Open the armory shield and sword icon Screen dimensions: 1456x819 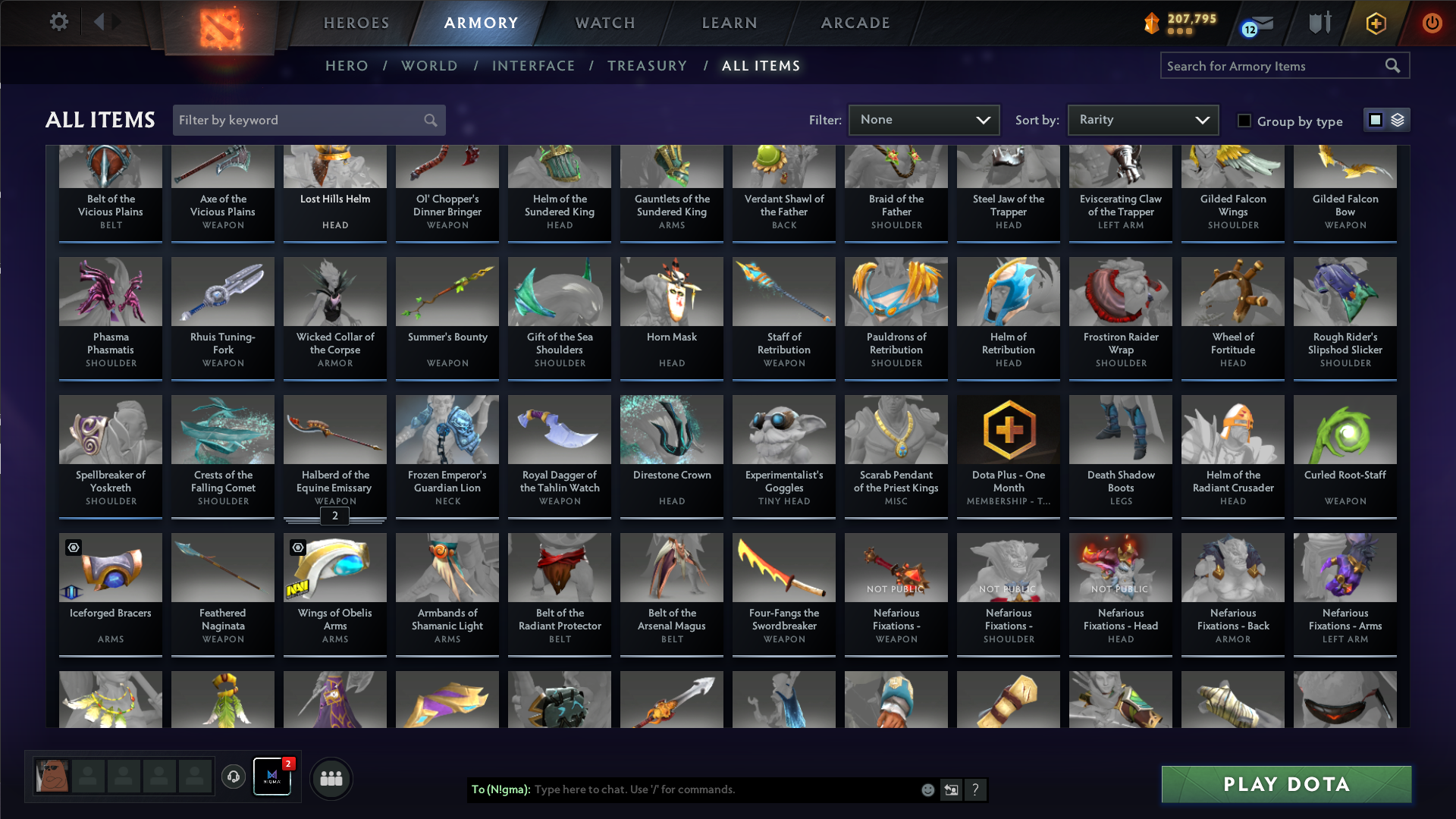1318,23
